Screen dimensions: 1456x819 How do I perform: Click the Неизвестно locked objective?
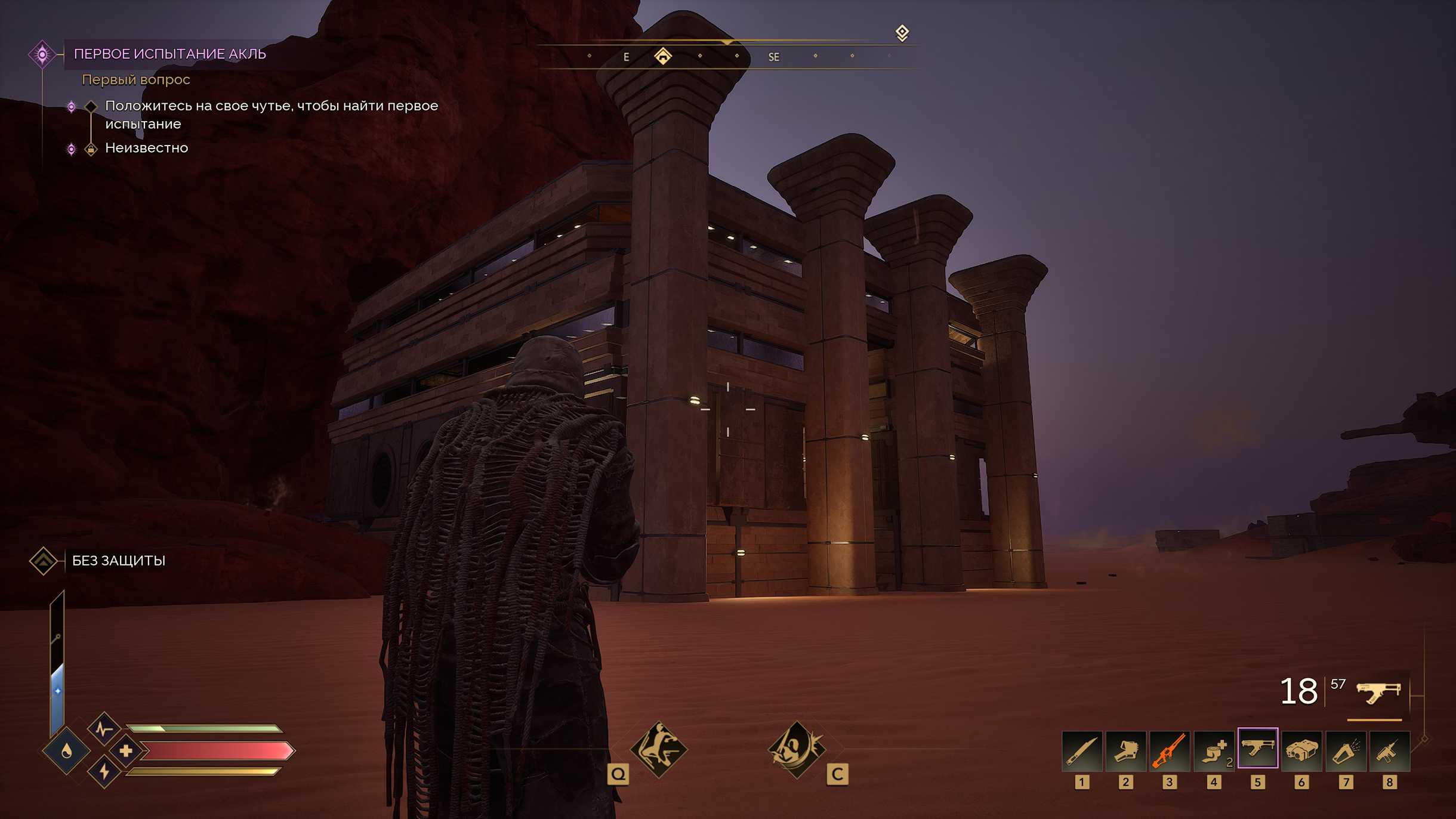coord(146,148)
